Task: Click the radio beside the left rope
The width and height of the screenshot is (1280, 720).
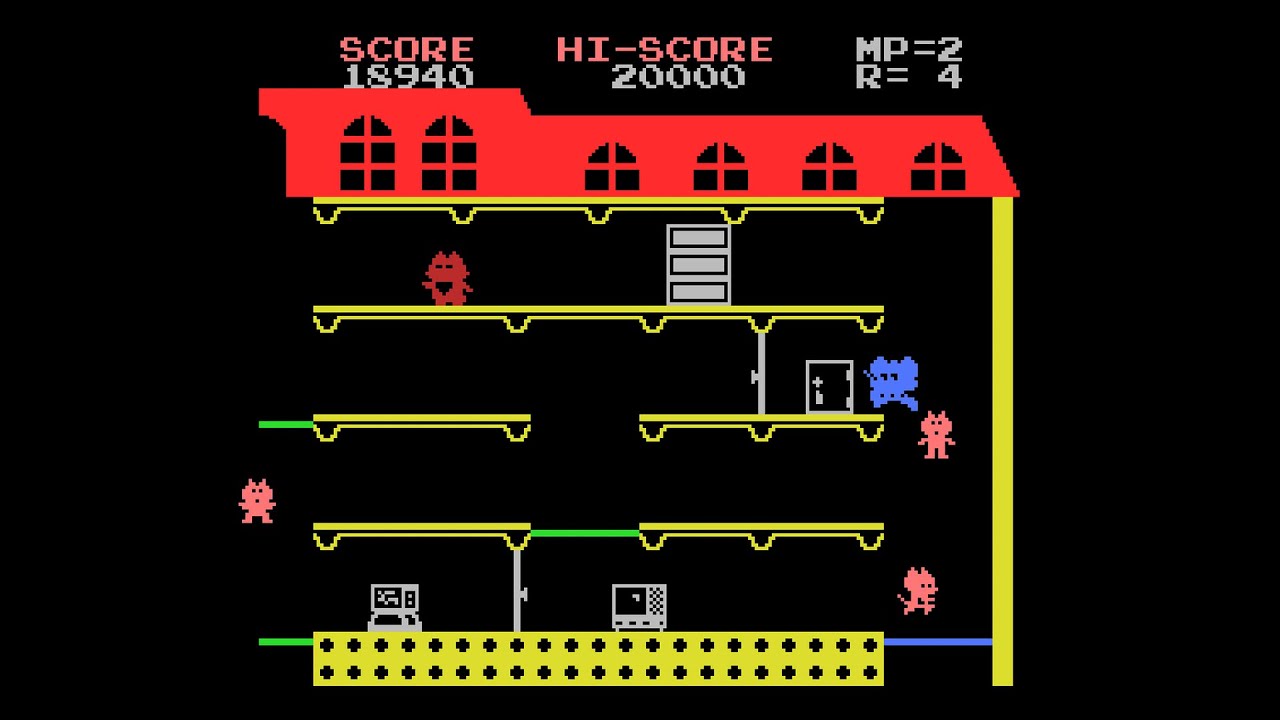Action: tap(394, 604)
